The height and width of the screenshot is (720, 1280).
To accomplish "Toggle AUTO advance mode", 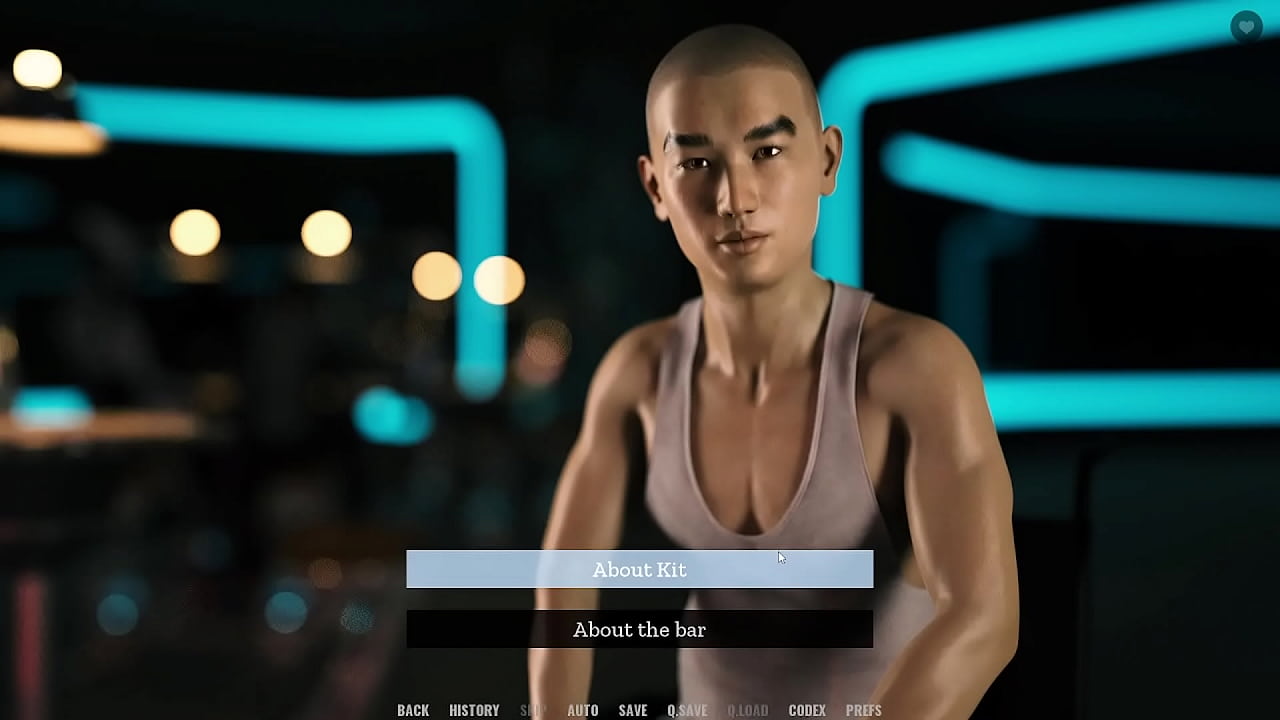I will [583, 710].
